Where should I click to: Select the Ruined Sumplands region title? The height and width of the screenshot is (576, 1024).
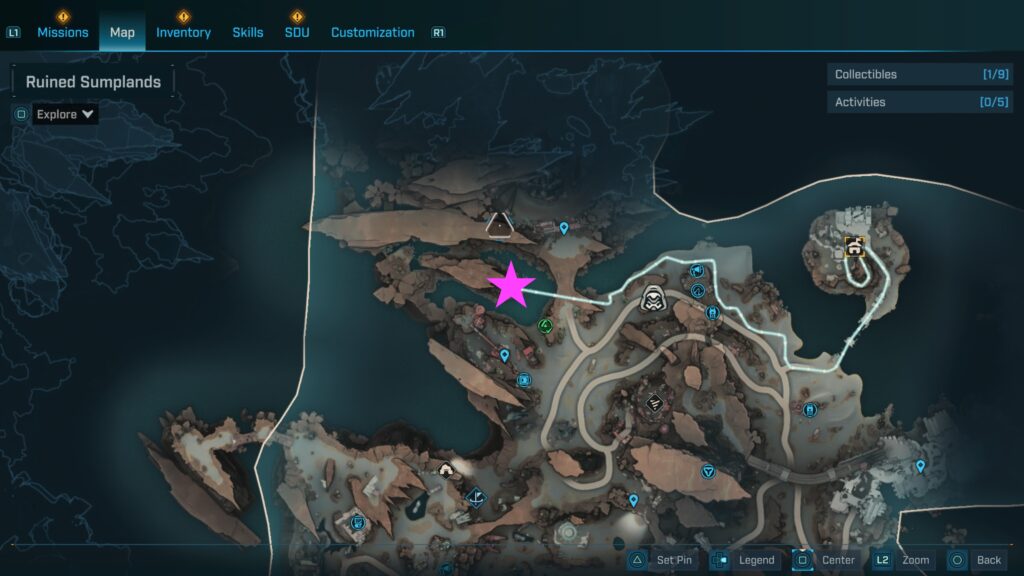pos(93,82)
